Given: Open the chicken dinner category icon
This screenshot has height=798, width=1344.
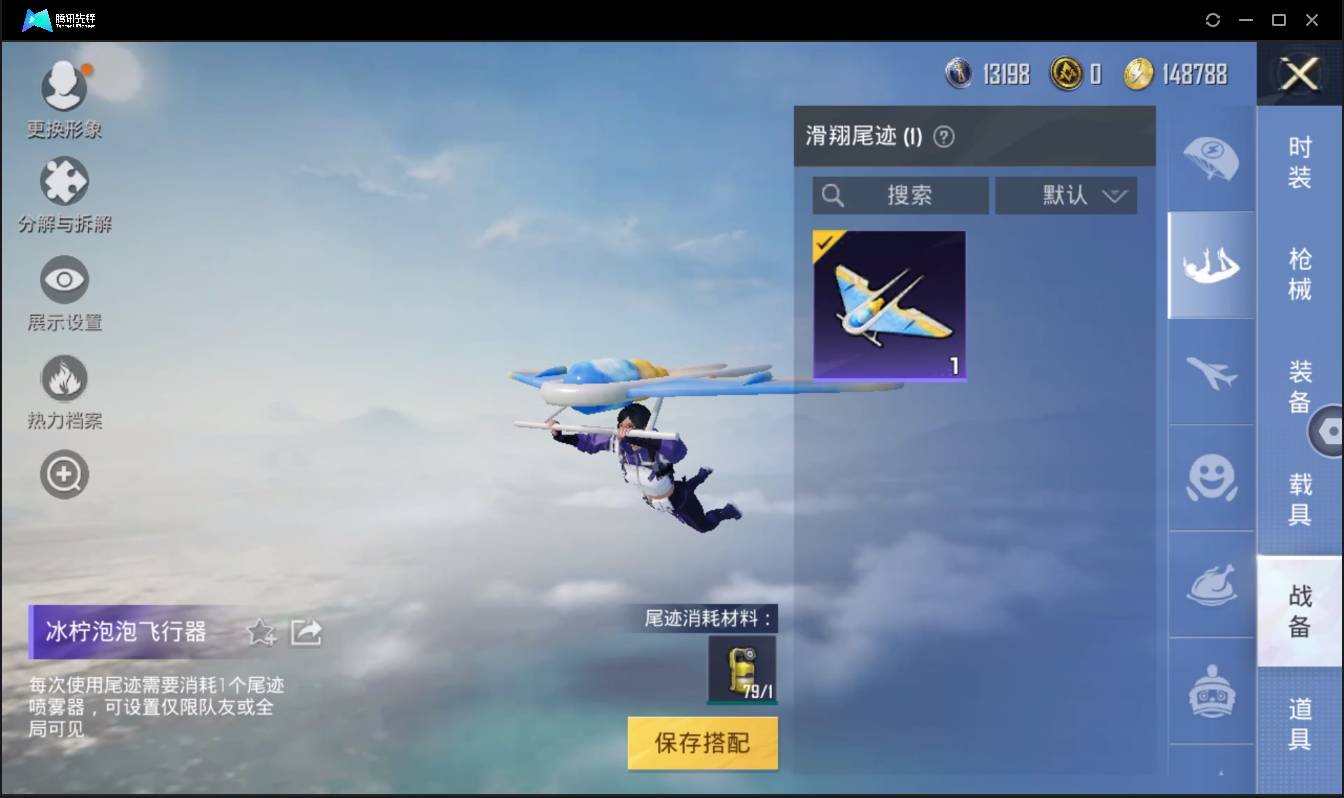Looking at the screenshot, I should pos(1210,586).
